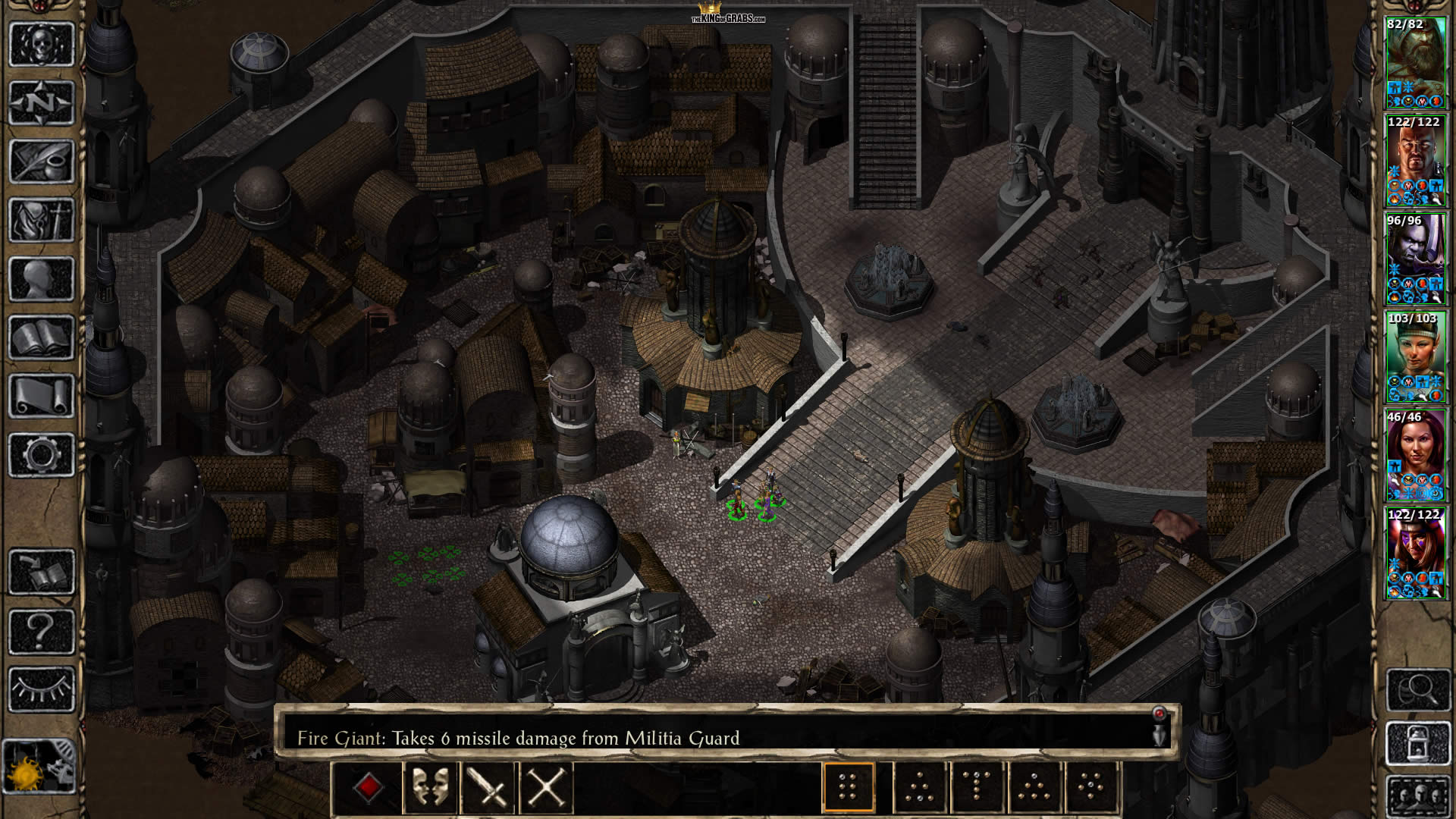Open the journal via the quill icon
The width and height of the screenshot is (1456, 819).
click(x=41, y=161)
